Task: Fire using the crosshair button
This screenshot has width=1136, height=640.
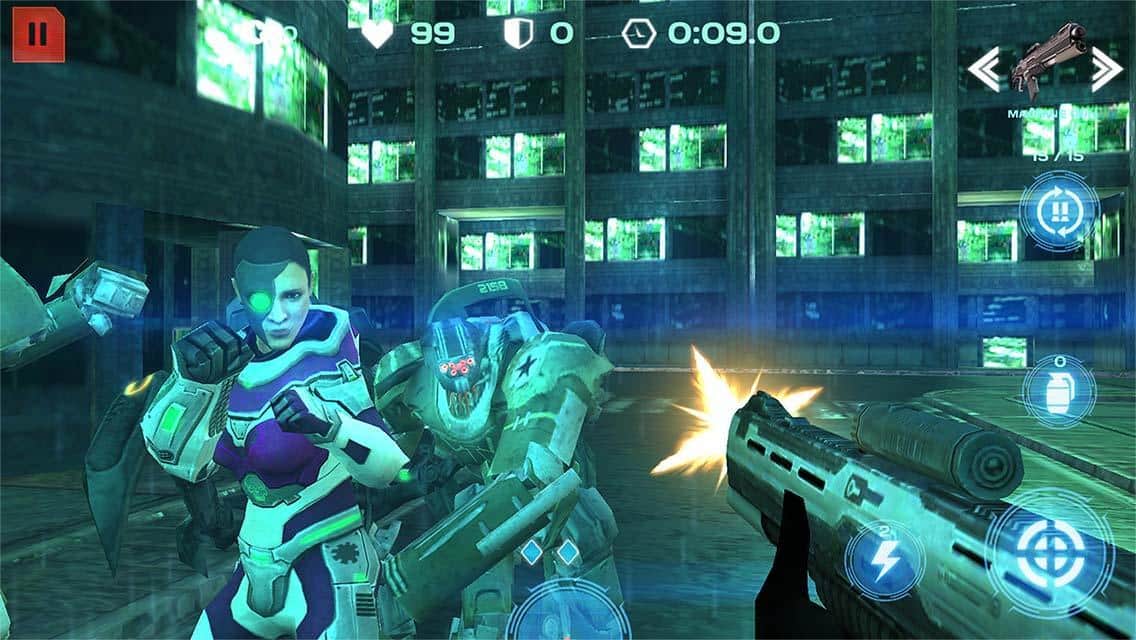Action: coord(1048,549)
